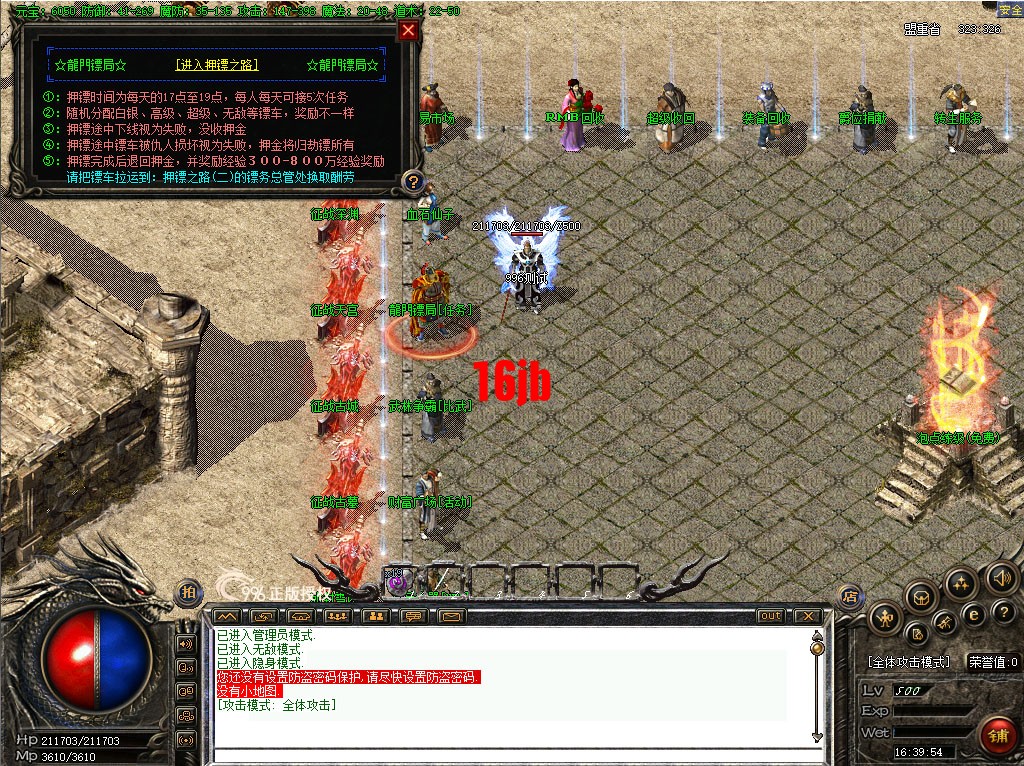The image size is (1024, 766).
Task: Click the 拍 auction button
Action: tap(187, 593)
